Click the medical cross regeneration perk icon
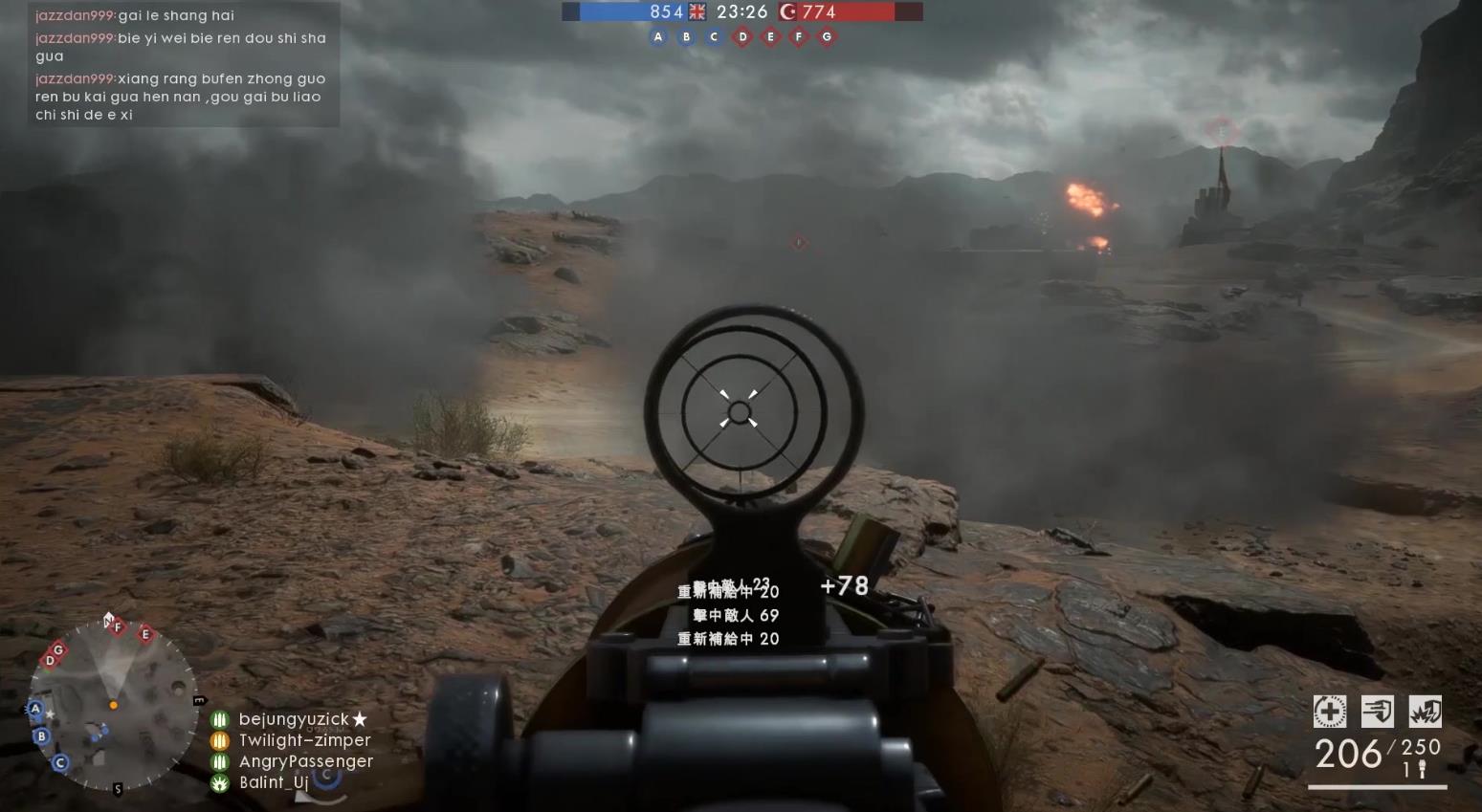Viewport: 1482px width, 812px height. (1329, 712)
